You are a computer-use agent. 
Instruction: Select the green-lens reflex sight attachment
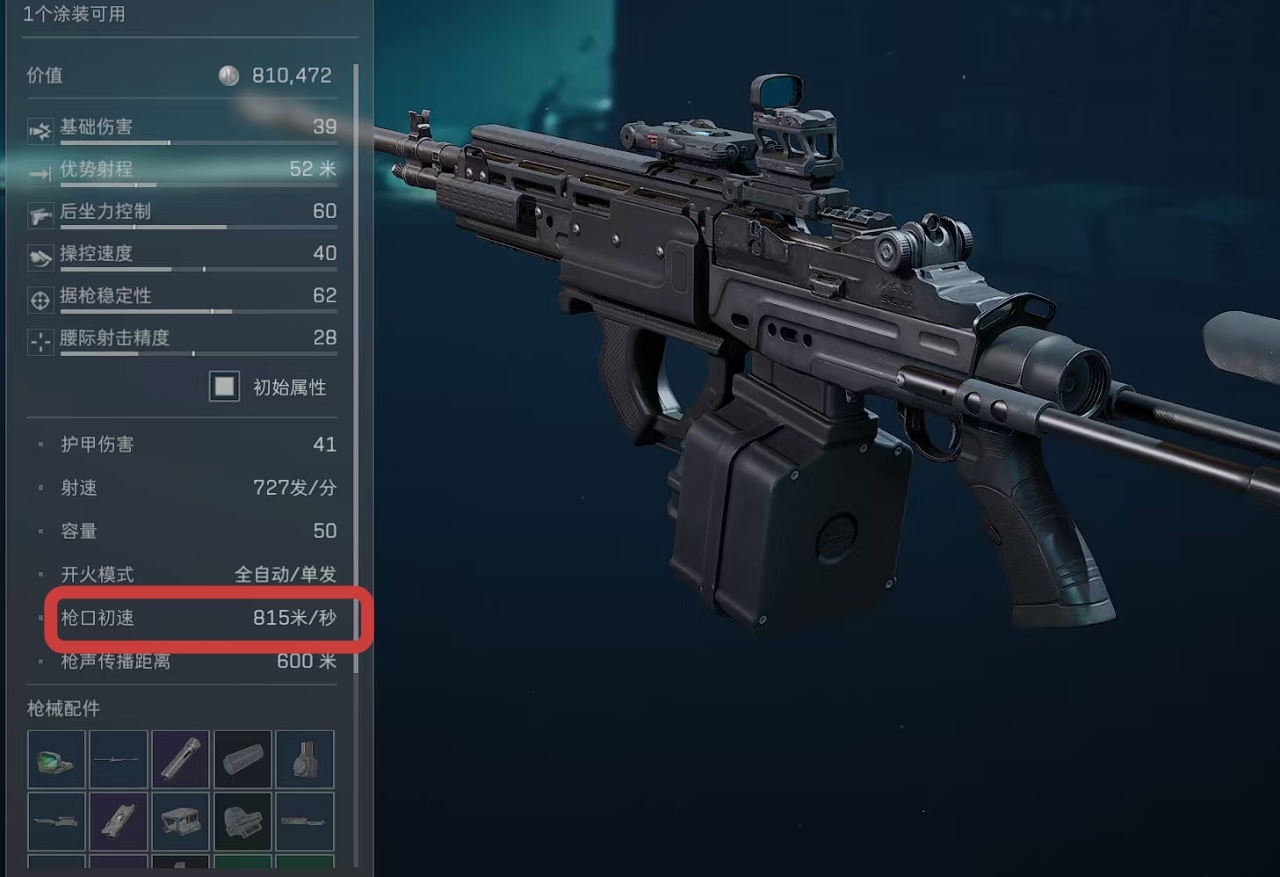click(57, 760)
